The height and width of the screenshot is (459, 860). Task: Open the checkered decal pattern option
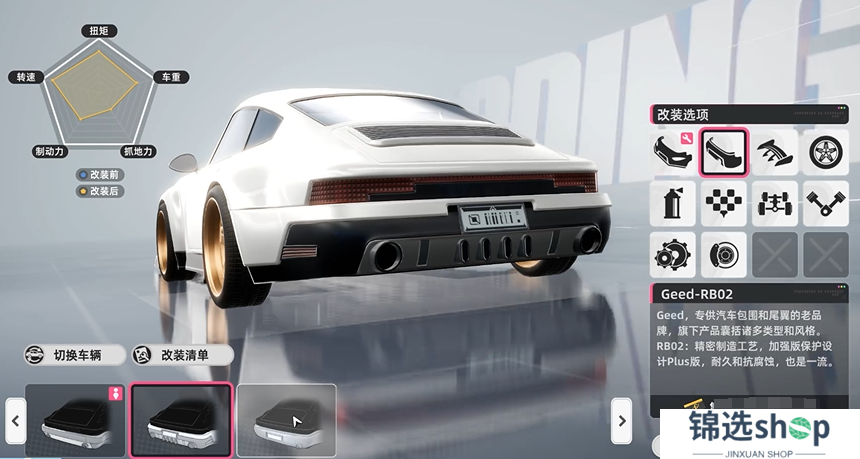click(724, 203)
